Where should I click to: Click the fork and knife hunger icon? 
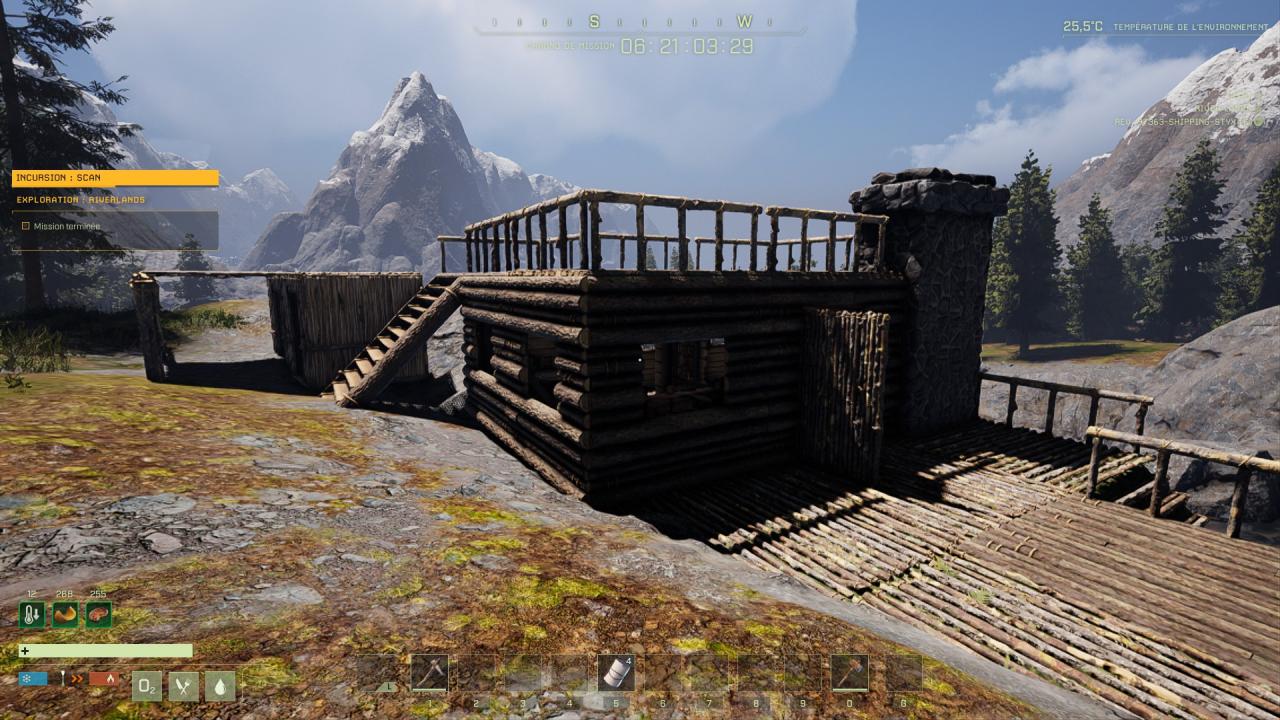point(183,686)
